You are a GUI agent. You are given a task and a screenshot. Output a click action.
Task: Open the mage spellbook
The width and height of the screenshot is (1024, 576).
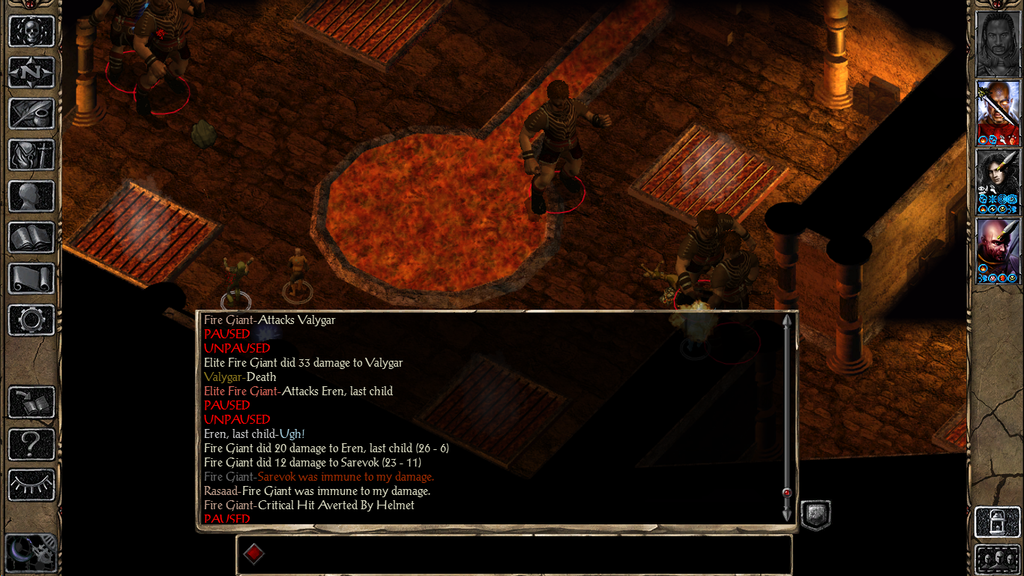(31, 237)
